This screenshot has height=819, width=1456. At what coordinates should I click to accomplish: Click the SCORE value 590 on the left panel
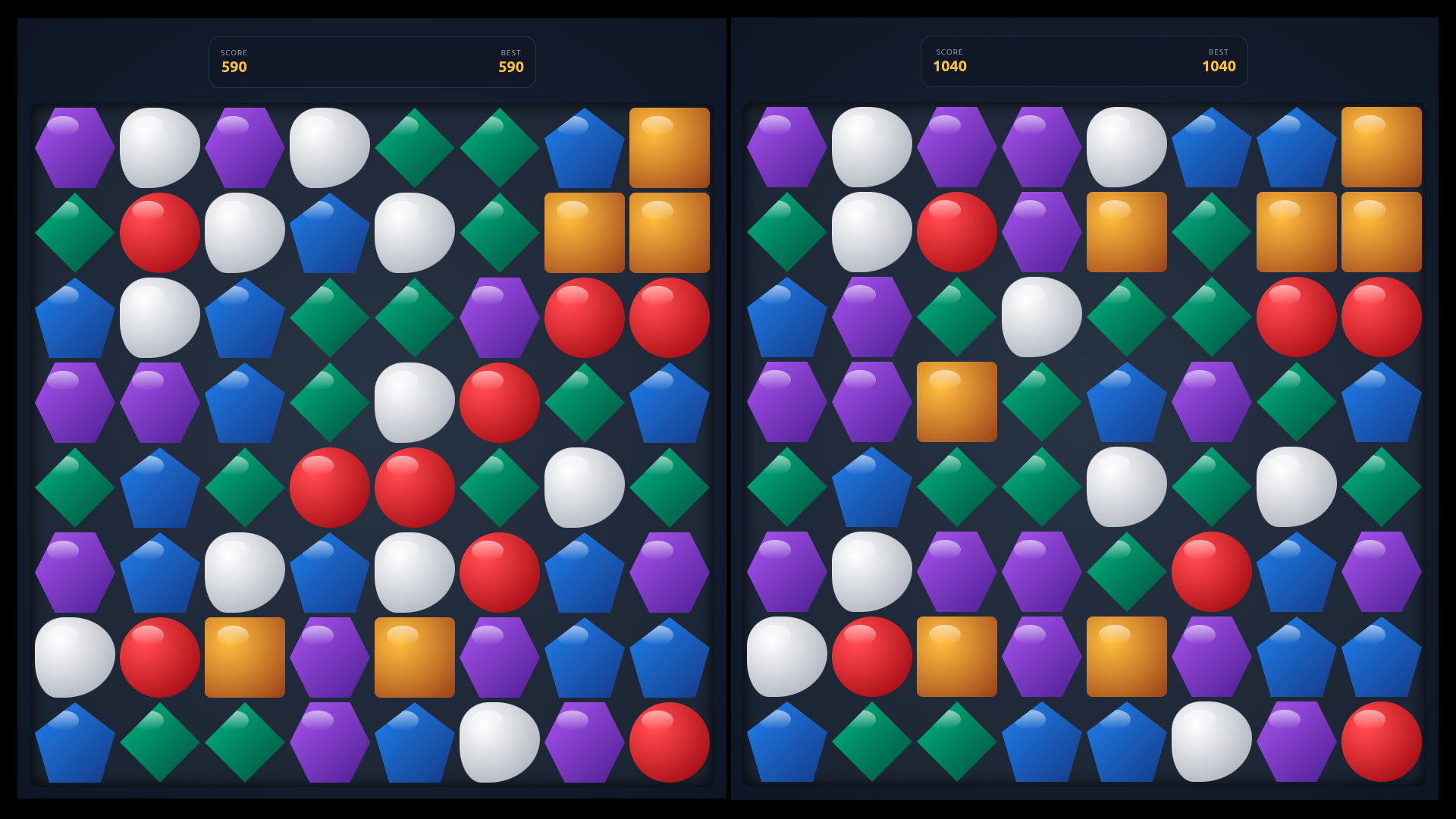[x=234, y=67]
